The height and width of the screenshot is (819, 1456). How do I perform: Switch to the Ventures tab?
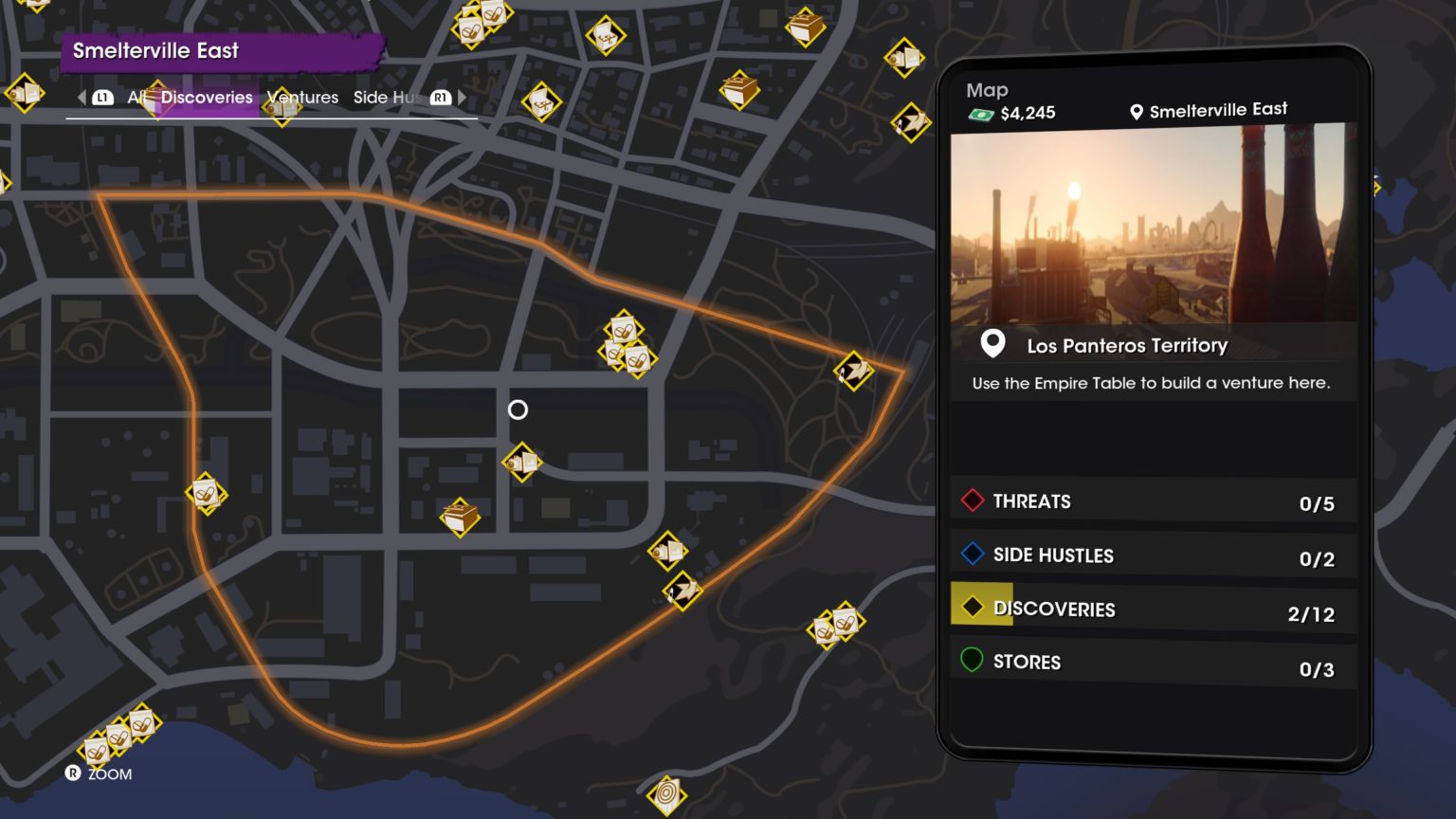[301, 97]
